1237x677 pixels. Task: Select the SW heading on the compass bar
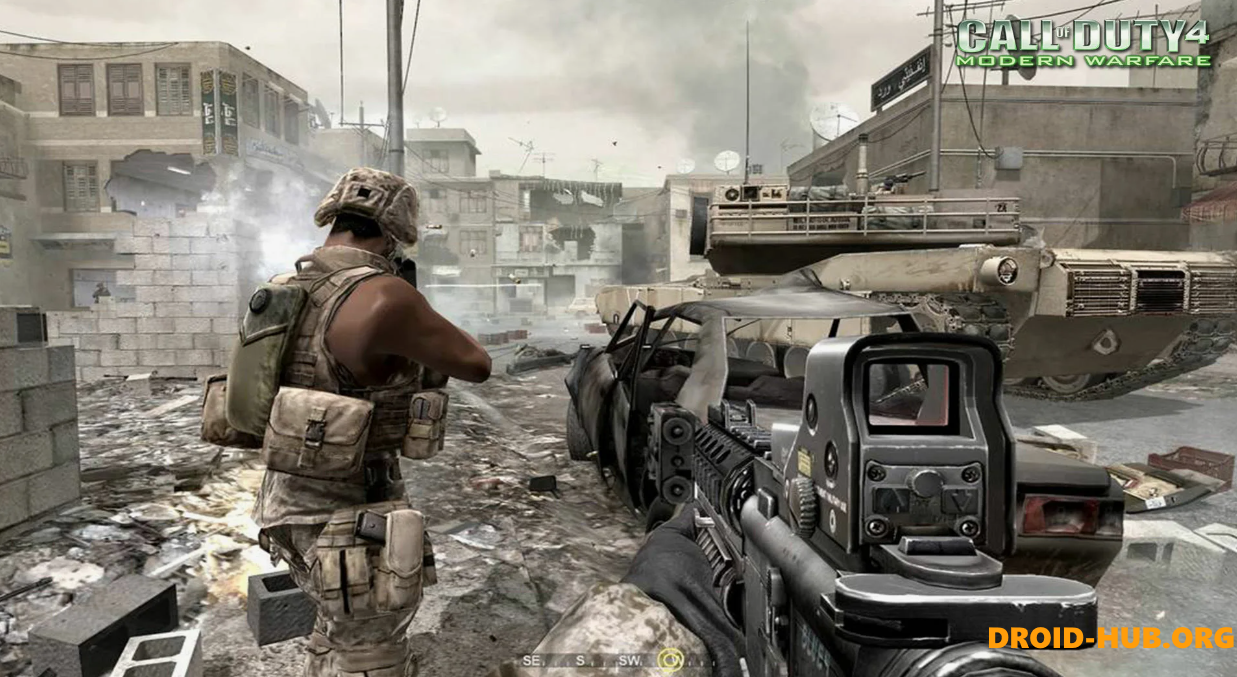(629, 660)
